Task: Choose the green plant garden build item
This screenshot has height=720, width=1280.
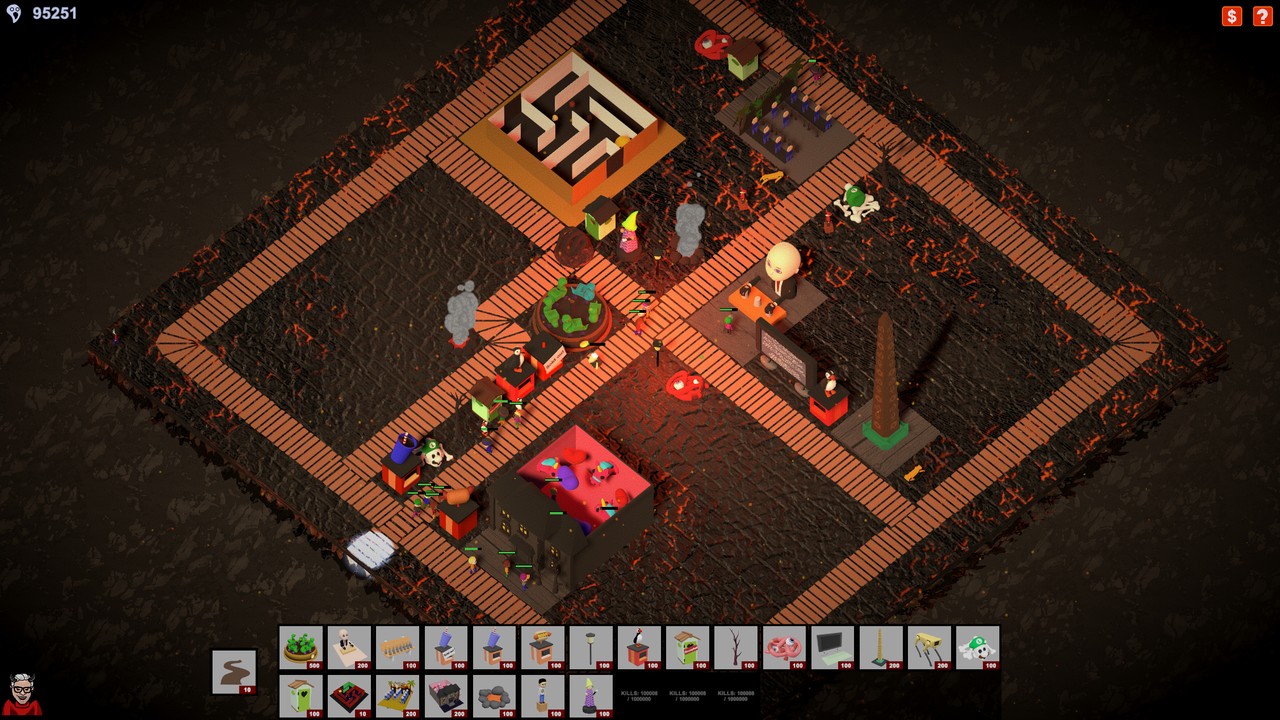Action: tap(301, 647)
